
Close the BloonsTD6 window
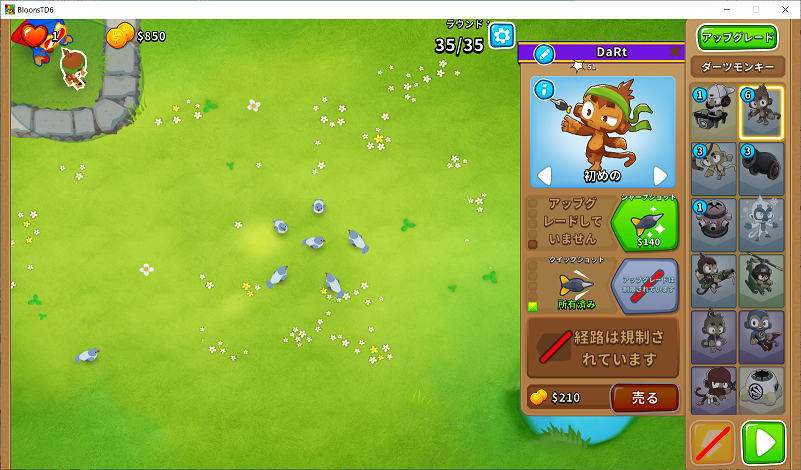(783, 9)
